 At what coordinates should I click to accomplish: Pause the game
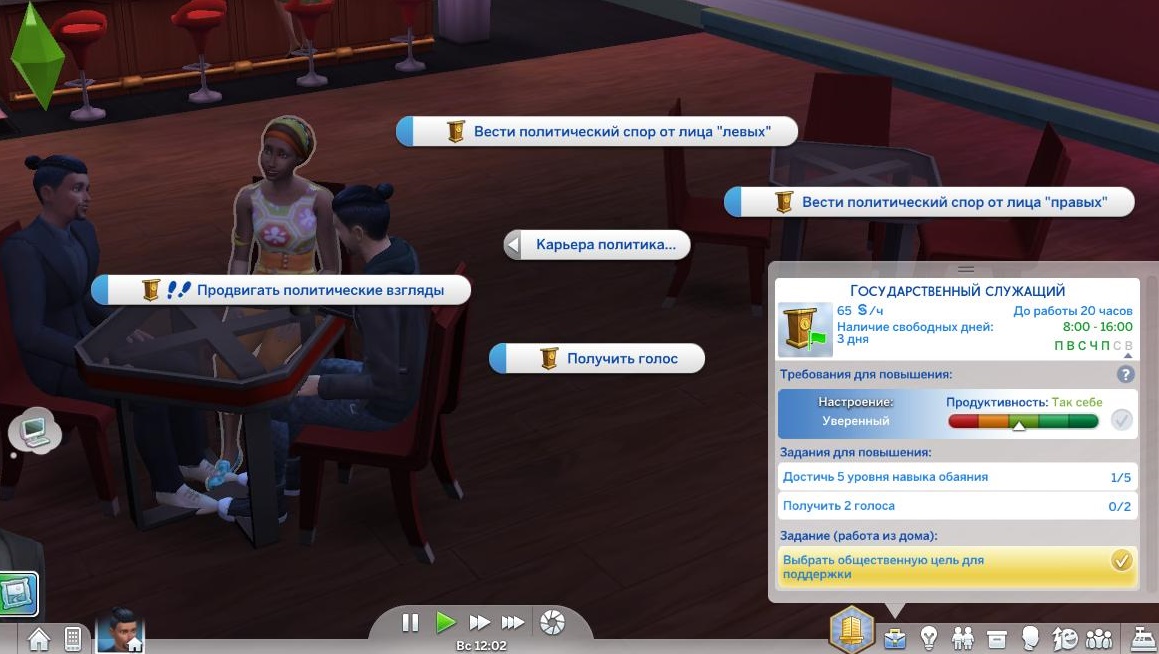click(410, 623)
